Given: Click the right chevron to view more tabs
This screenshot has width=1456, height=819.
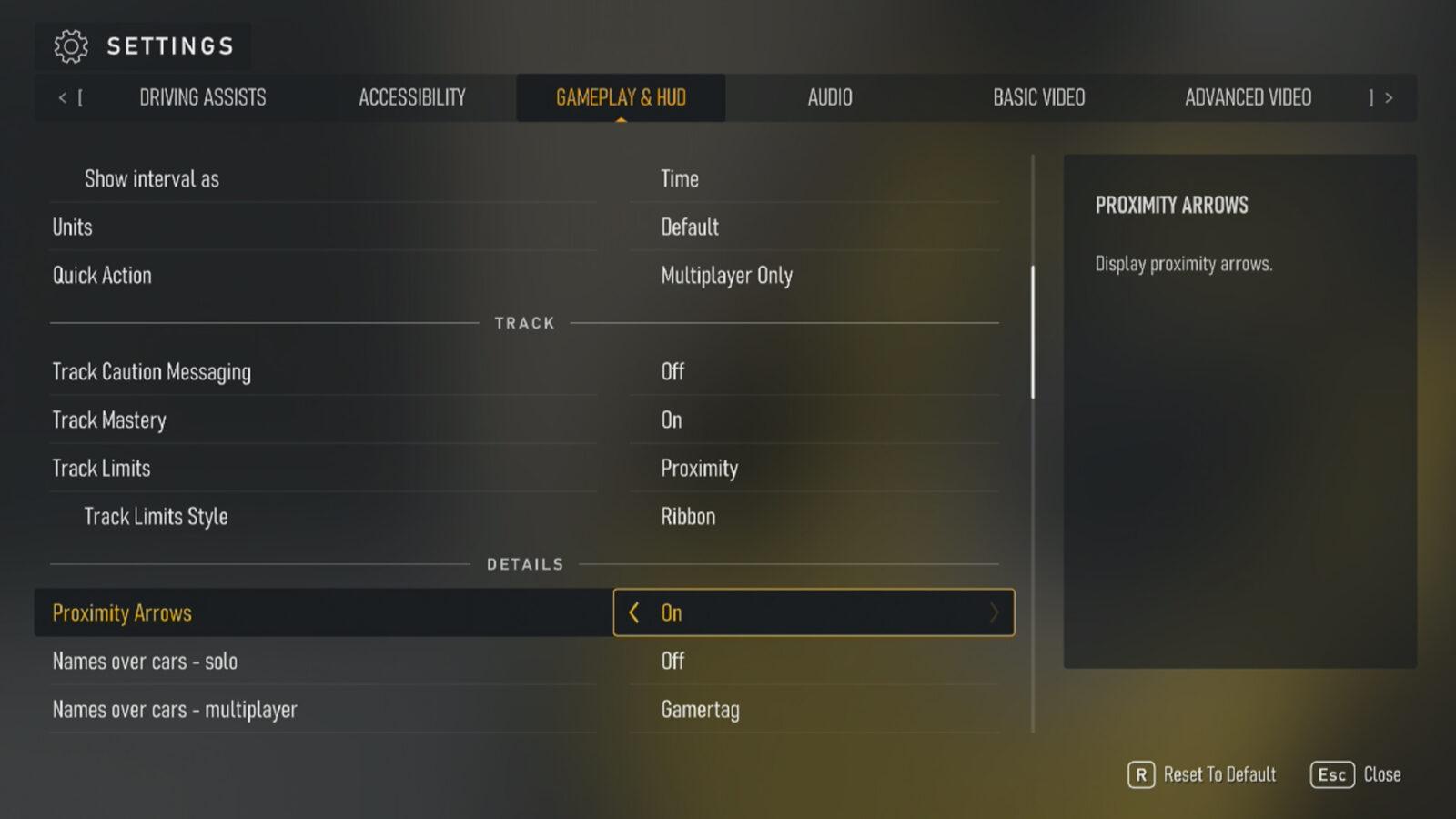Looking at the screenshot, I should [x=1390, y=97].
